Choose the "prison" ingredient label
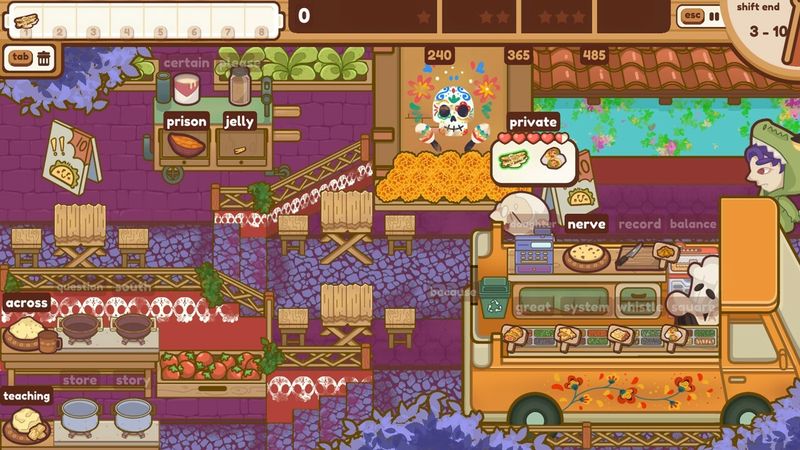The image size is (800, 450). pos(187,122)
